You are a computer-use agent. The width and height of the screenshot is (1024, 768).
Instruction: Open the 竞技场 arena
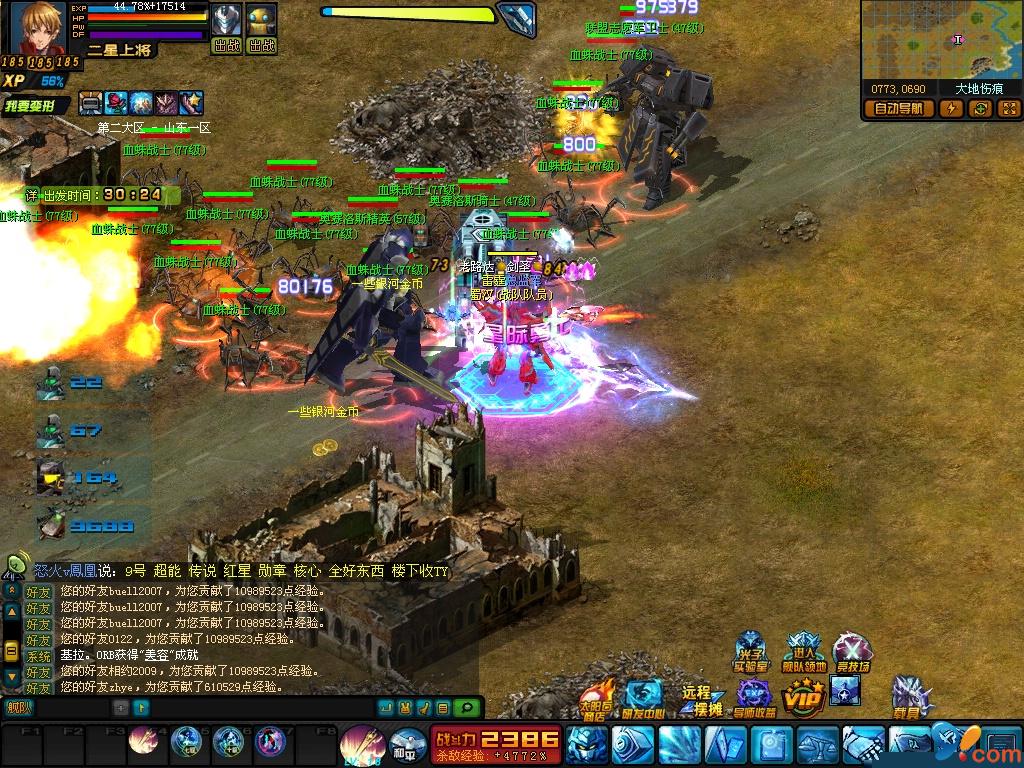tap(853, 653)
